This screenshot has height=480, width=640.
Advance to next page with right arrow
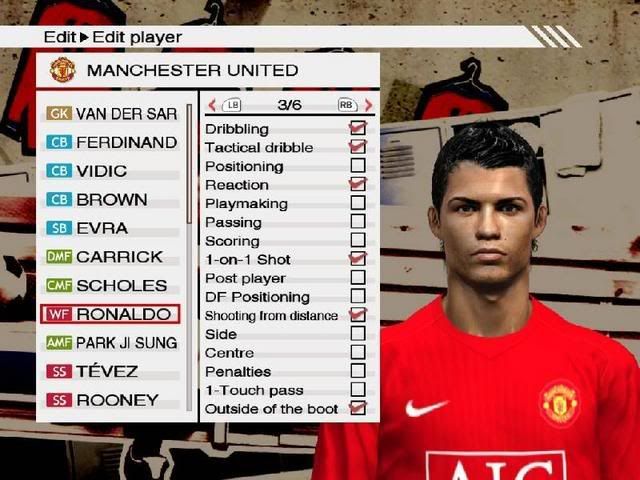point(368,105)
